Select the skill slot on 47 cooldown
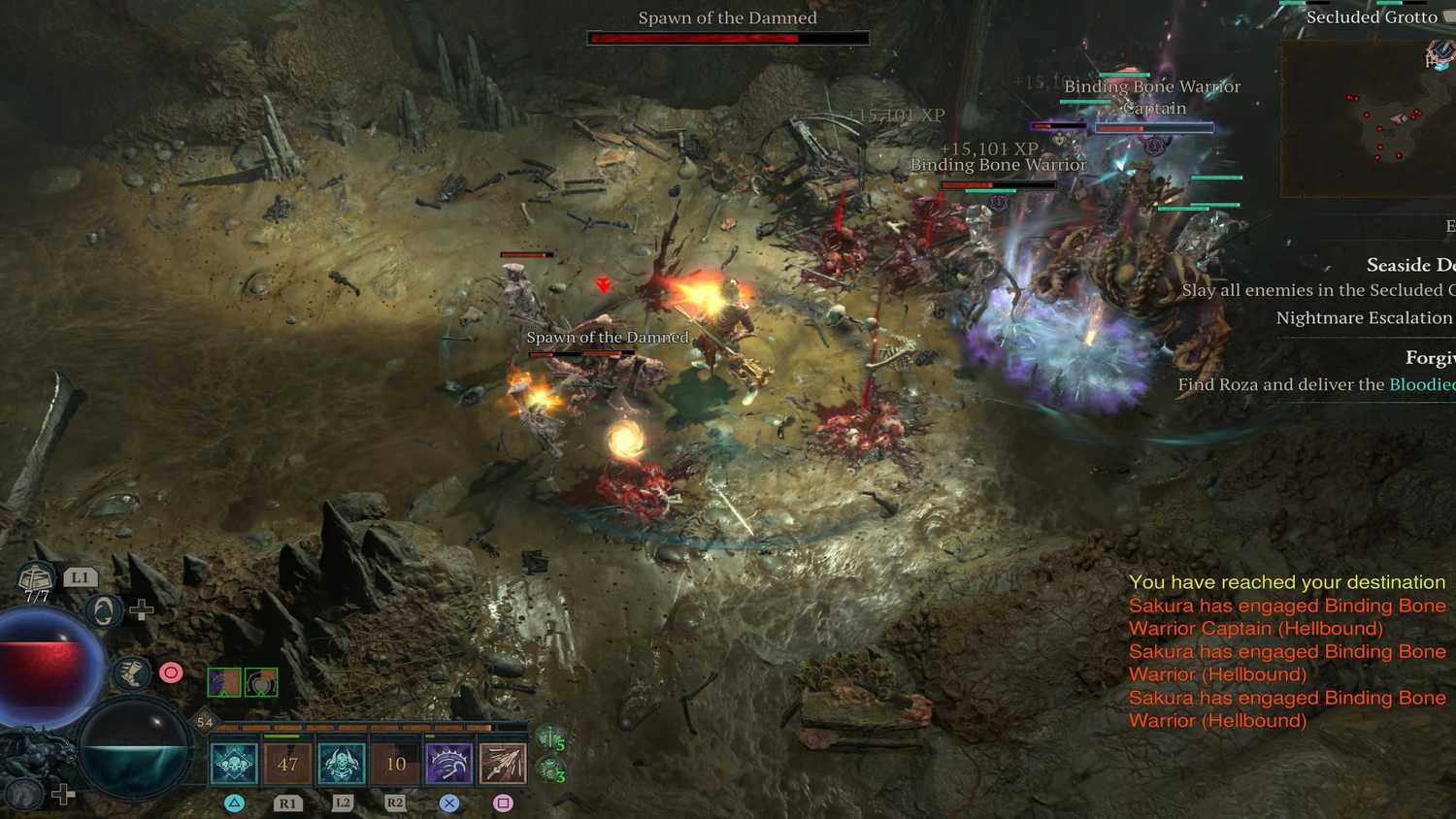Image resolution: width=1456 pixels, height=819 pixels. [x=288, y=764]
